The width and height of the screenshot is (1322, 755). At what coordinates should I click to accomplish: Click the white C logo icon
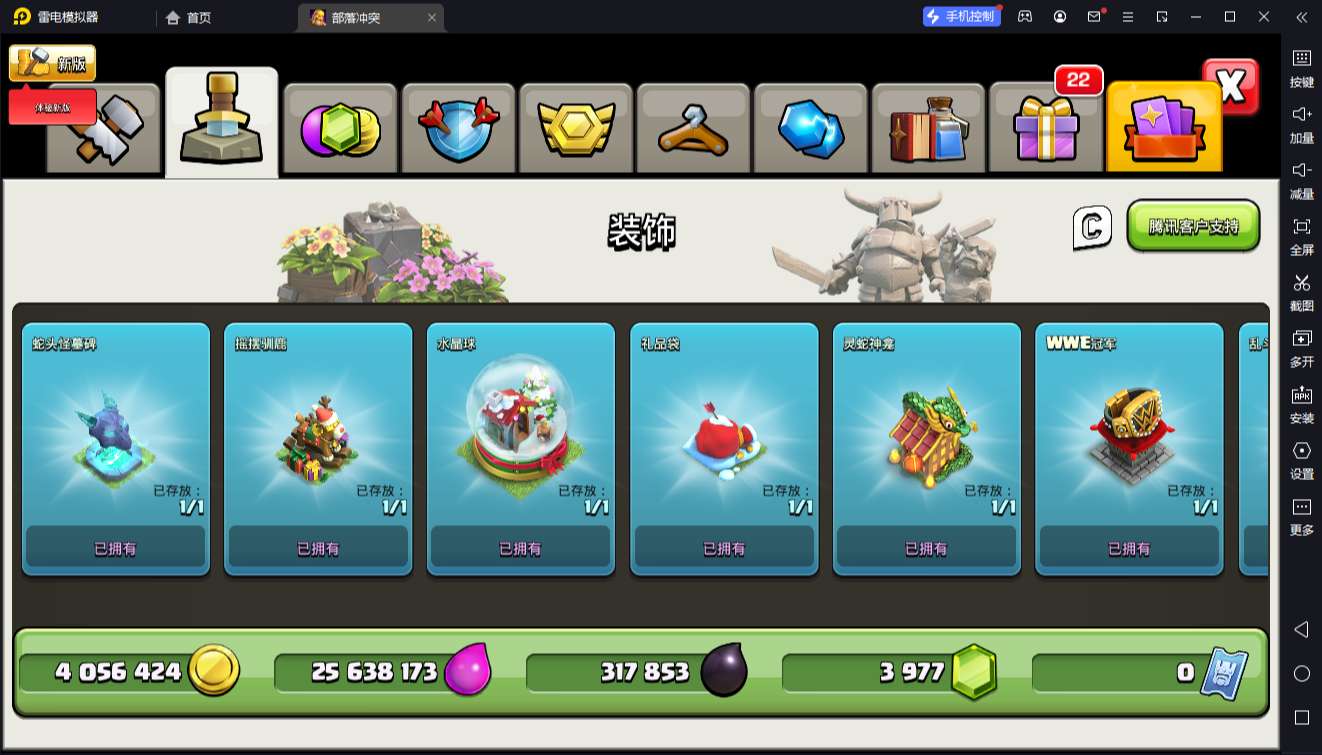(1092, 227)
